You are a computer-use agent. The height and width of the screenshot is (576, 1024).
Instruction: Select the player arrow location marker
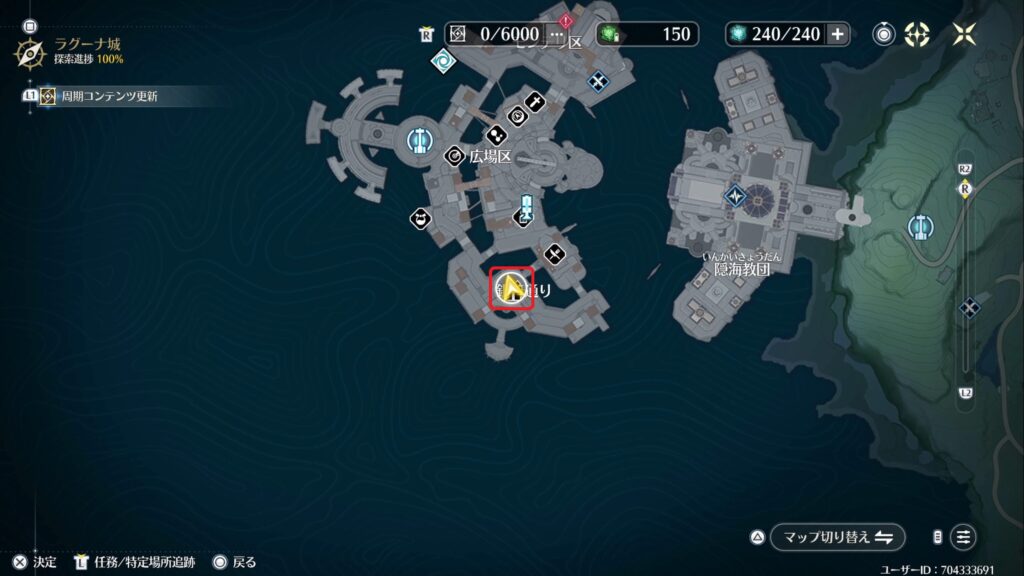(x=512, y=290)
